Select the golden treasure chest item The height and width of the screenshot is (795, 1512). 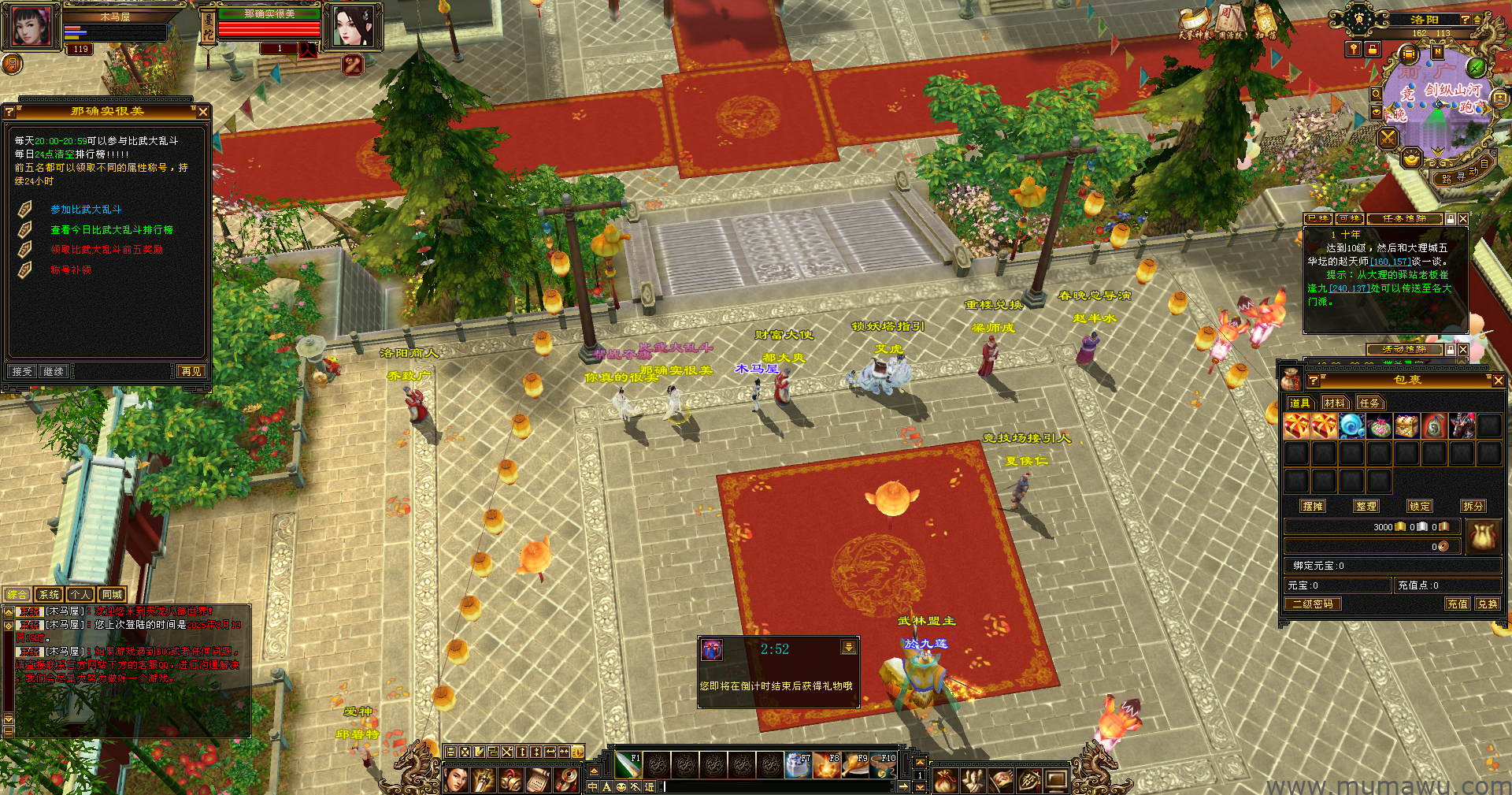[x=1406, y=426]
